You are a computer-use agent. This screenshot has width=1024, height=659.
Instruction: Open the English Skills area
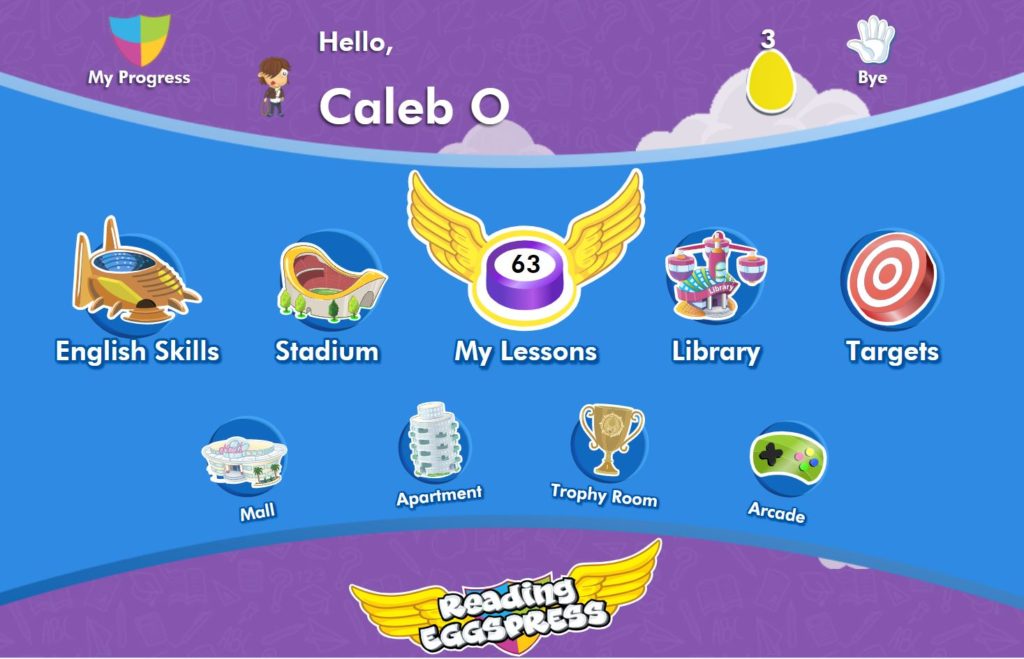[x=136, y=276]
